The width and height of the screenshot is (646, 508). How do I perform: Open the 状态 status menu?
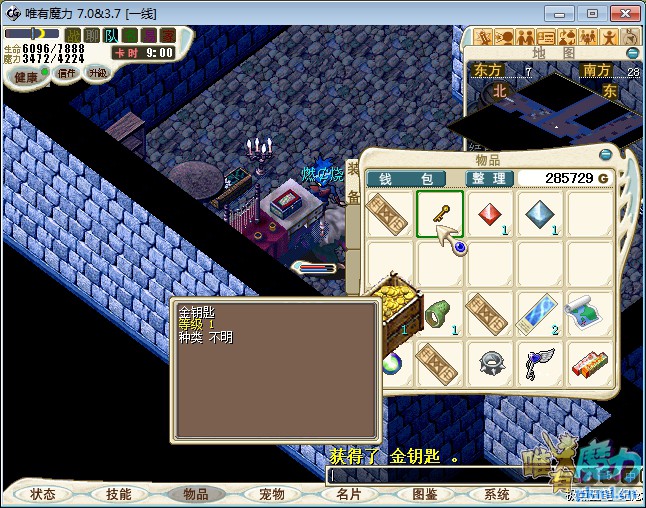pos(44,494)
